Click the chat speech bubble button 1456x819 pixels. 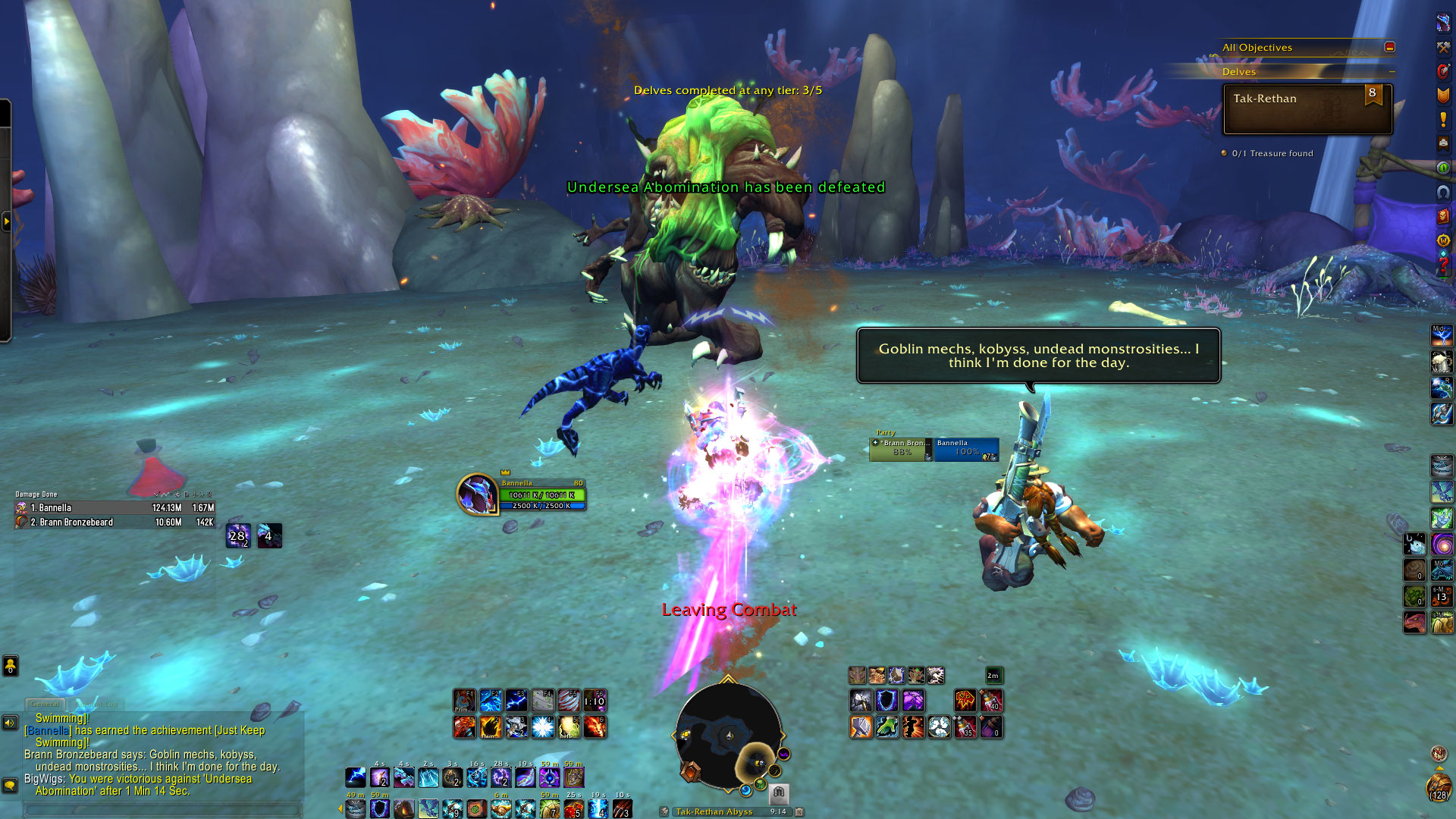10,785
